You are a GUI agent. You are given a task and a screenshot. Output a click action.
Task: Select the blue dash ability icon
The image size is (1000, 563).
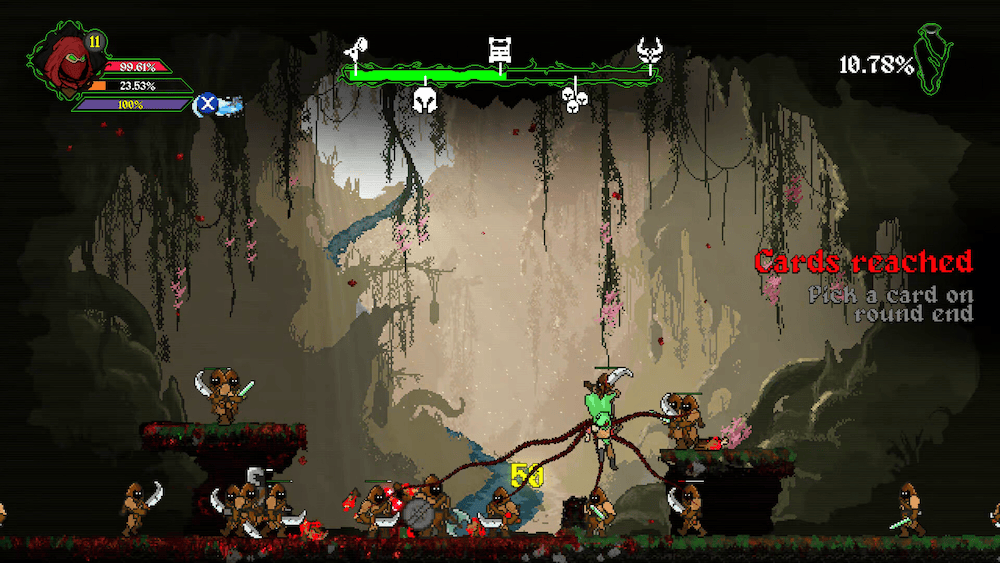(x=207, y=102)
